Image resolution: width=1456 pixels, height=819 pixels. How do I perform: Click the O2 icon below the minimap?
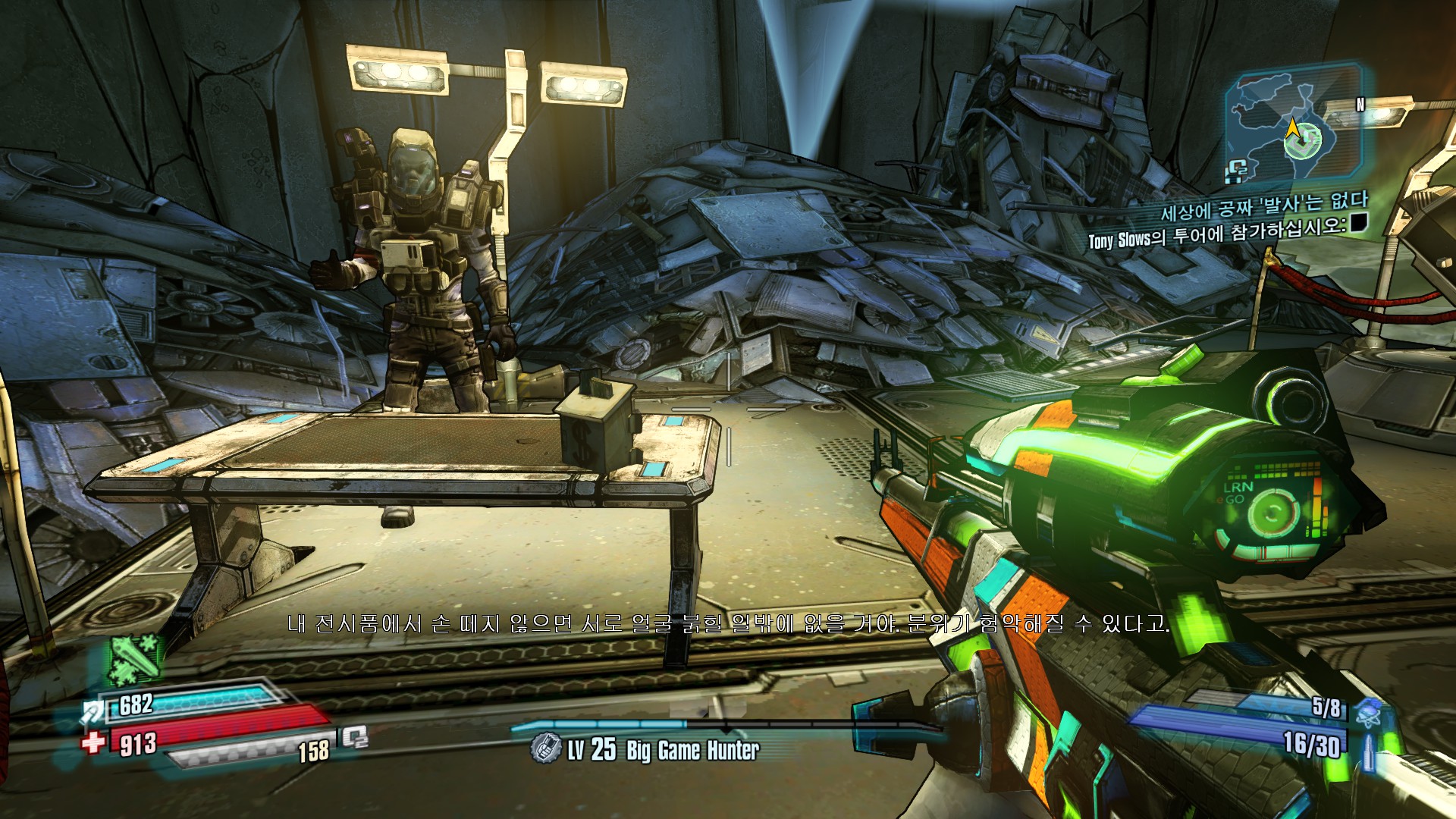(x=1237, y=173)
